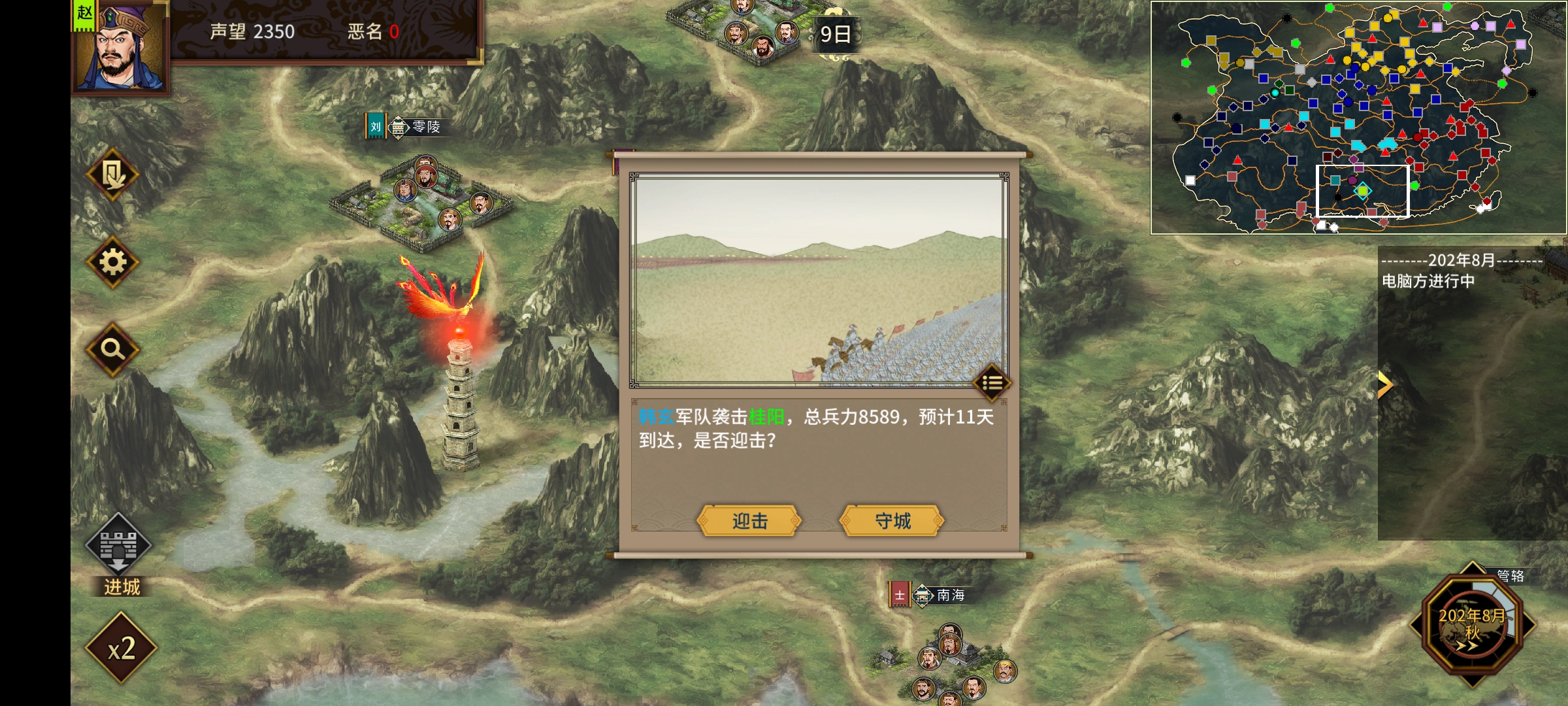
Task: Open the list icon on the battle dialog
Action: pos(992,383)
